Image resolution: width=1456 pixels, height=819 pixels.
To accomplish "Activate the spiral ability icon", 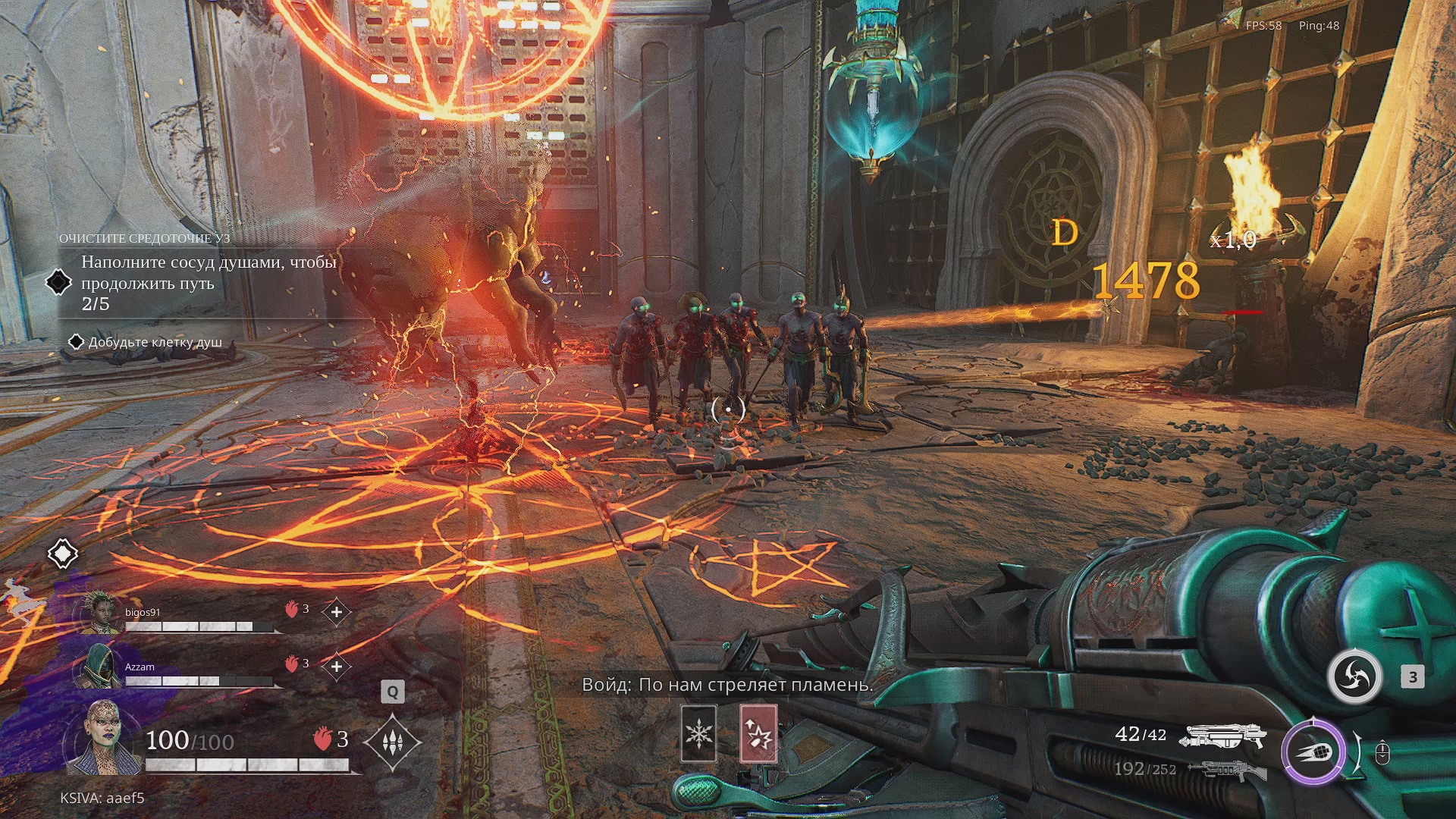I will coord(1354,676).
